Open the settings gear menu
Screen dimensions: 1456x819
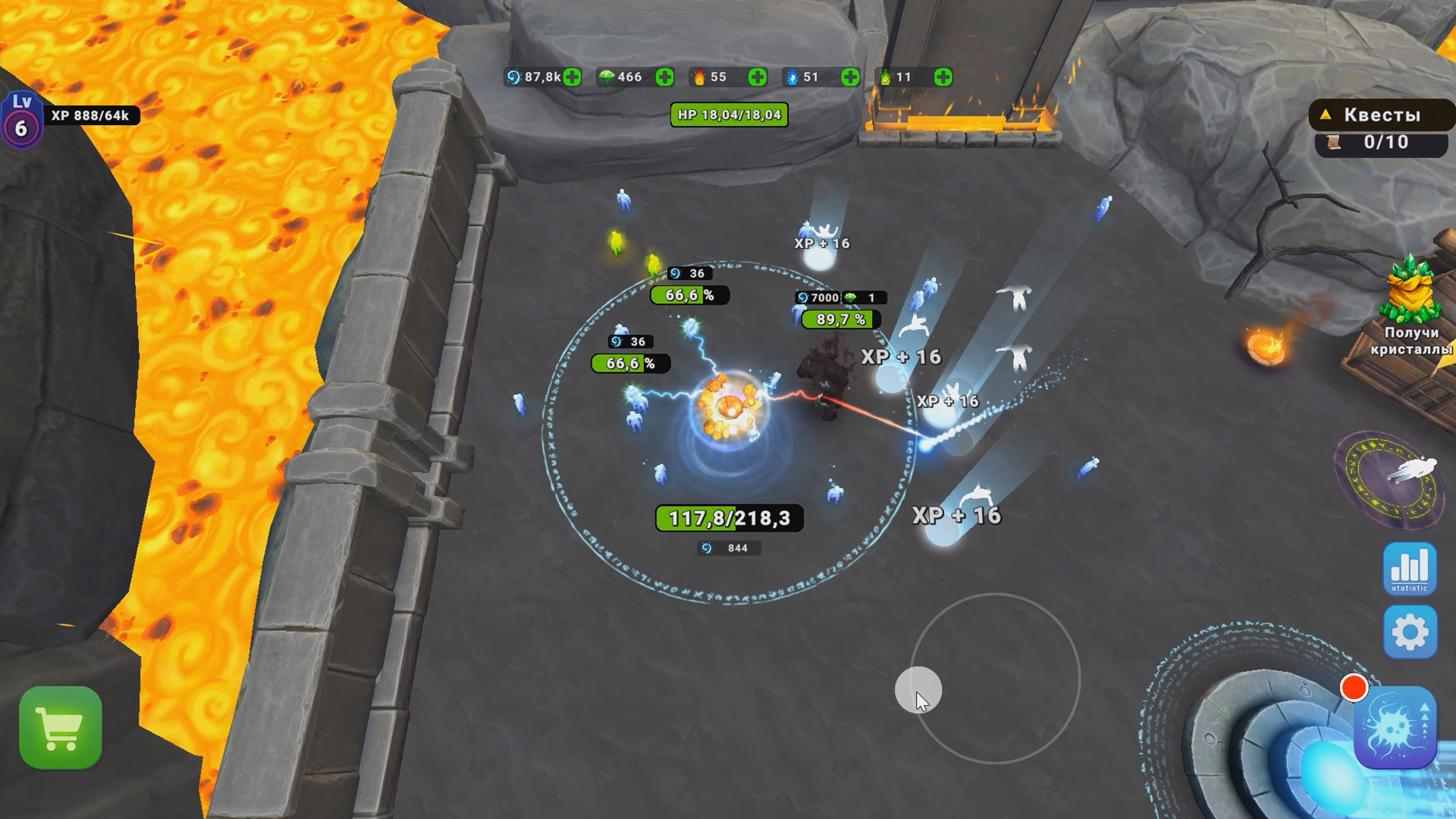(x=1410, y=632)
